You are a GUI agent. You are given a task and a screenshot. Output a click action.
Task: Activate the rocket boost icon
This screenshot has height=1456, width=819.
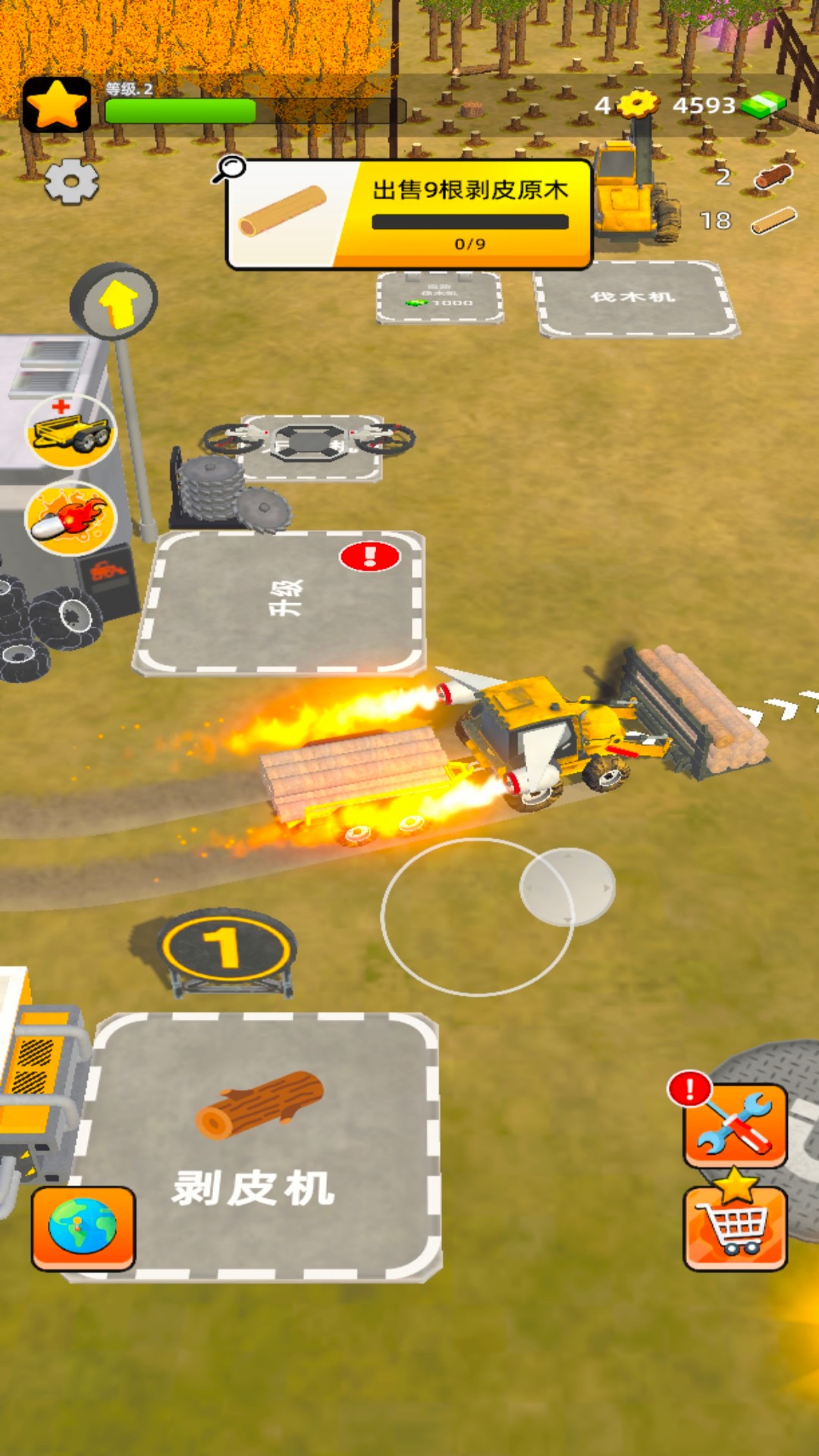(71, 519)
